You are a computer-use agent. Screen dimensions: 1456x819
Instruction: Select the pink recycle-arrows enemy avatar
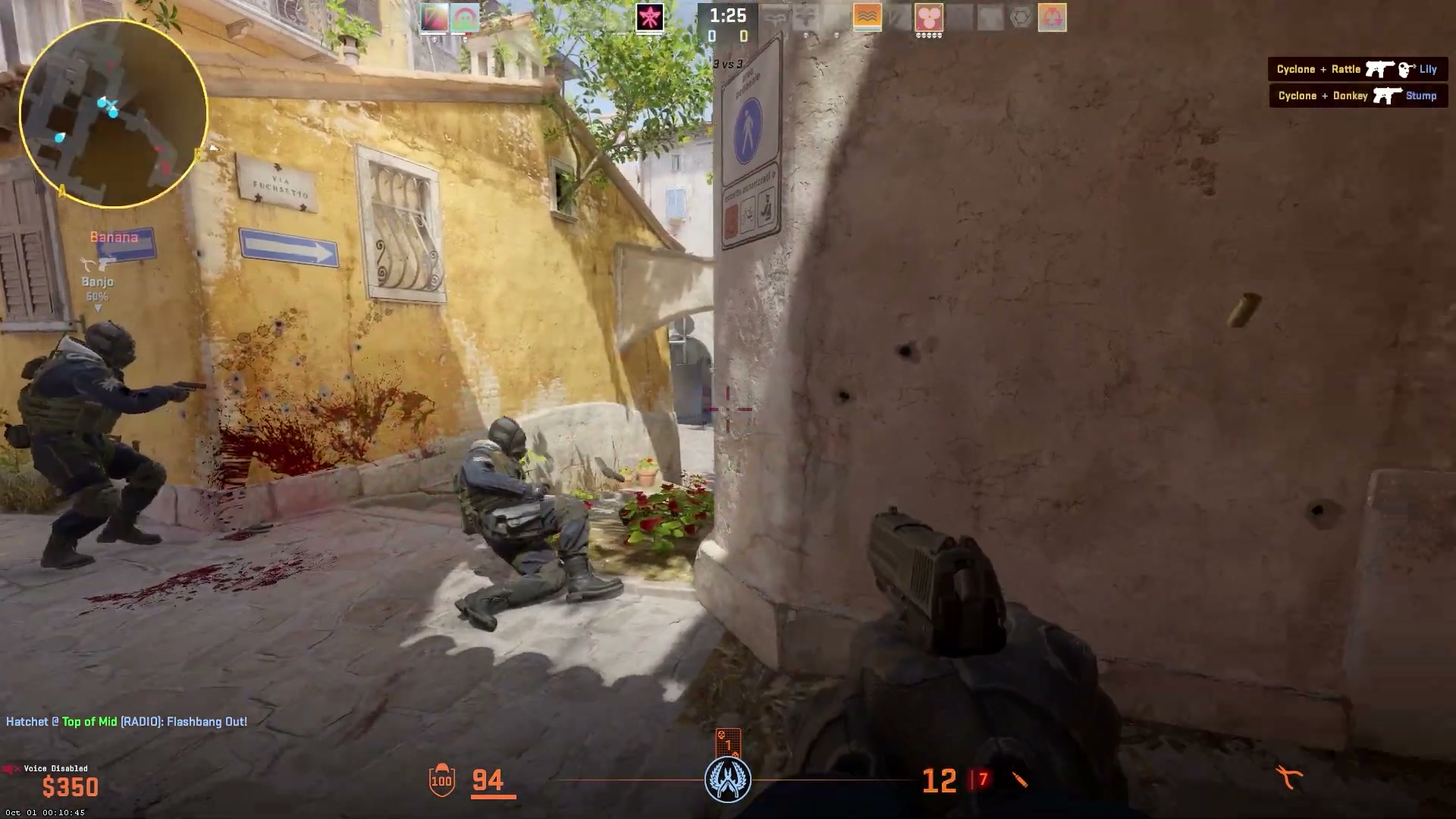tap(1052, 17)
